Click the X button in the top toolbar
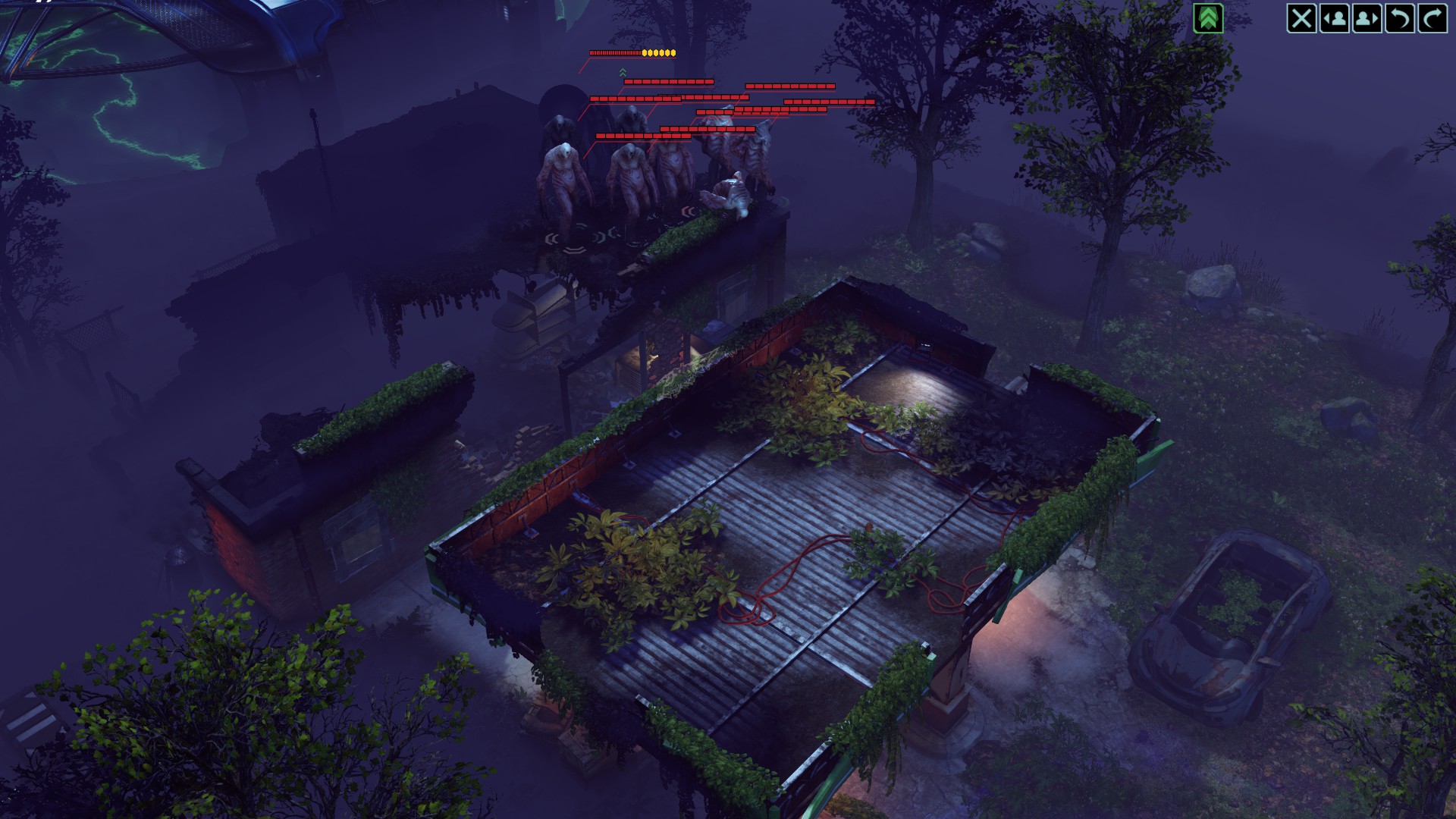The width and height of the screenshot is (1456, 819). pos(1301,18)
